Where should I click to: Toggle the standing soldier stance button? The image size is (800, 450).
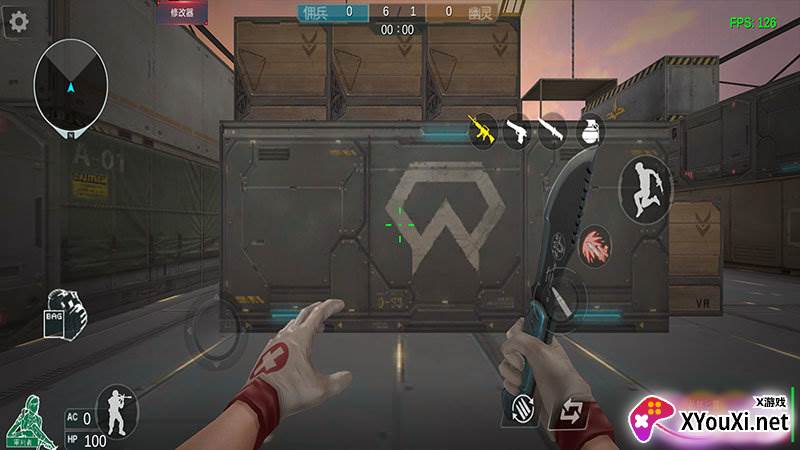click(116, 410)
